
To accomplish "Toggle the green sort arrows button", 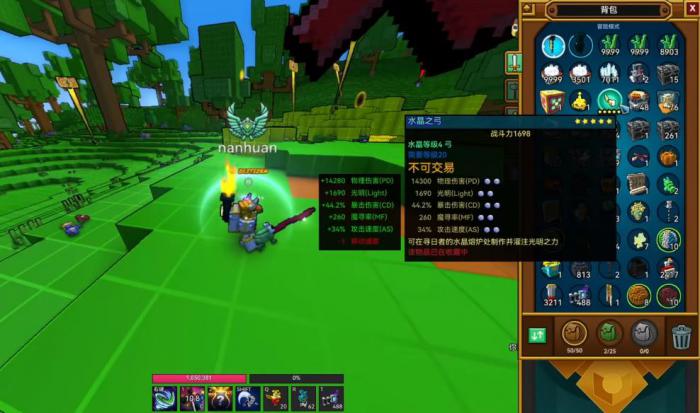I will point(538,335).
